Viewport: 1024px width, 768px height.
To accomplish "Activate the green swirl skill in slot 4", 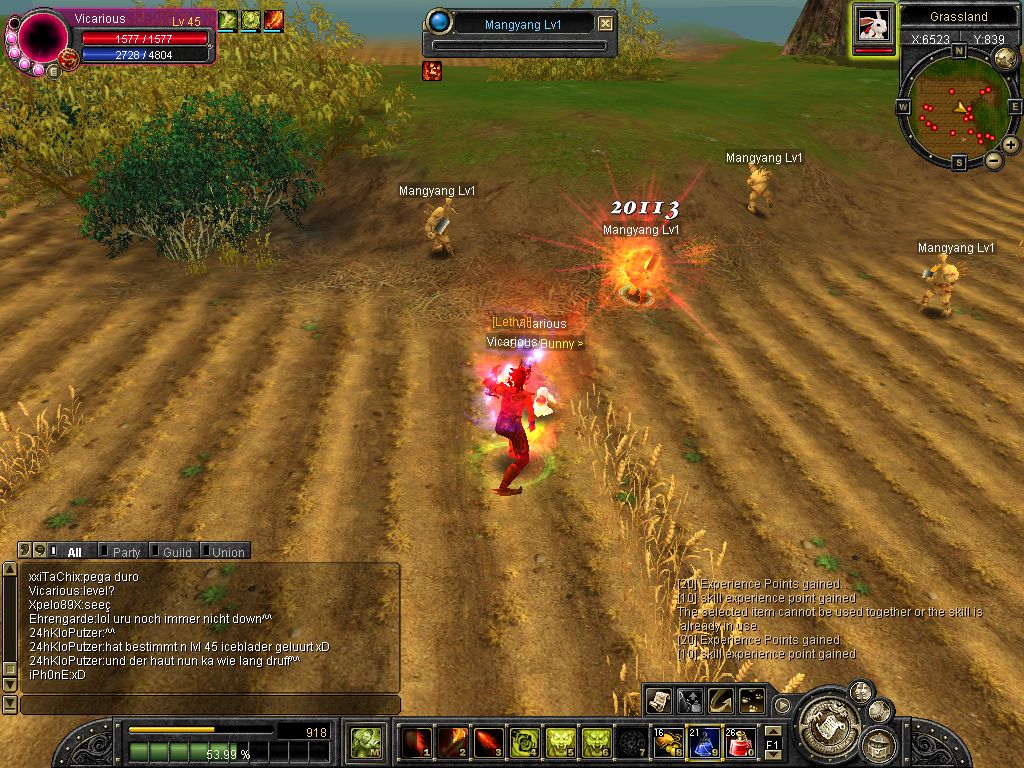I will (x=524, y=742).
